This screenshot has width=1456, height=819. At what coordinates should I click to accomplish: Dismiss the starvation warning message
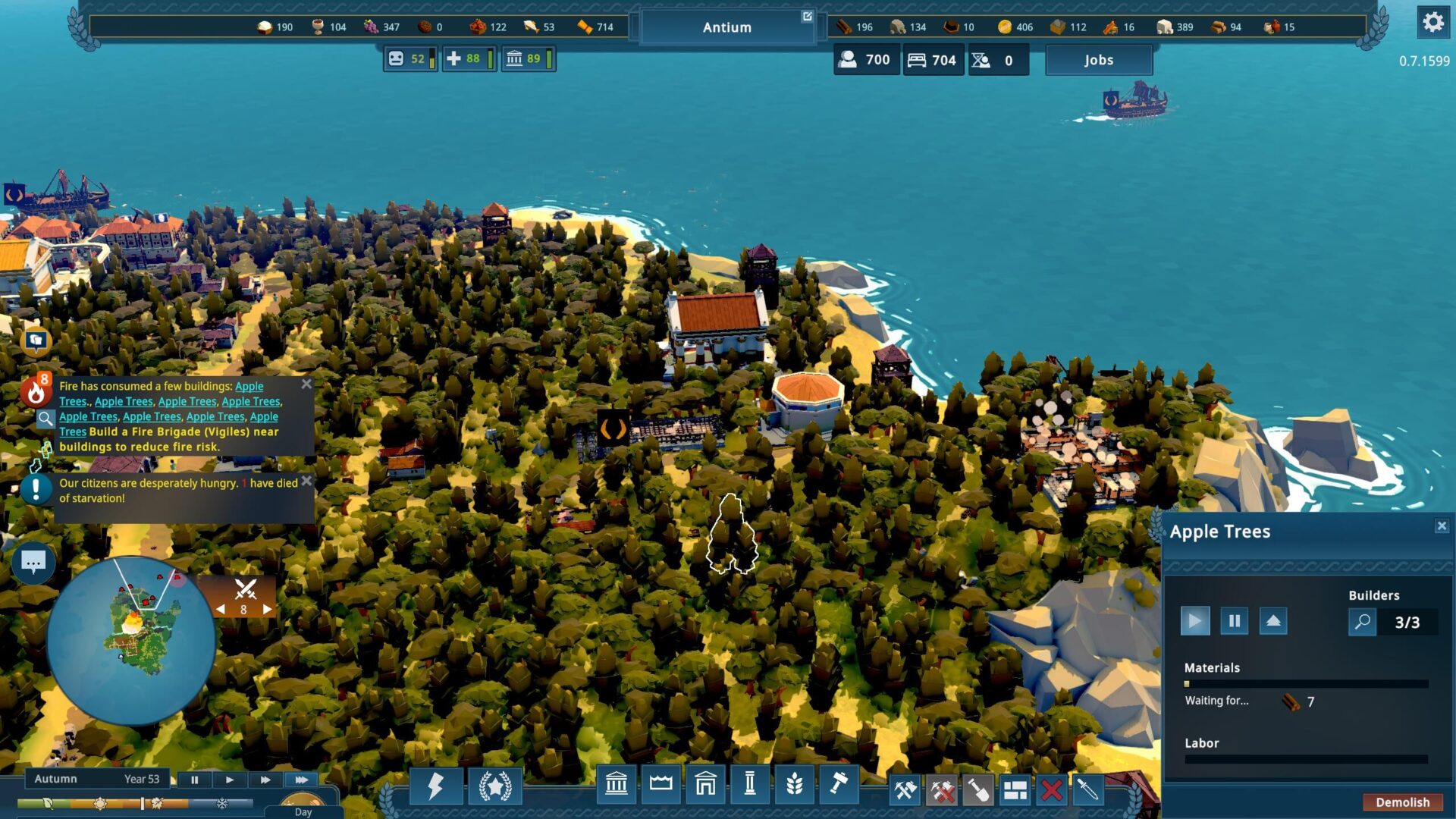coord(306,481)
